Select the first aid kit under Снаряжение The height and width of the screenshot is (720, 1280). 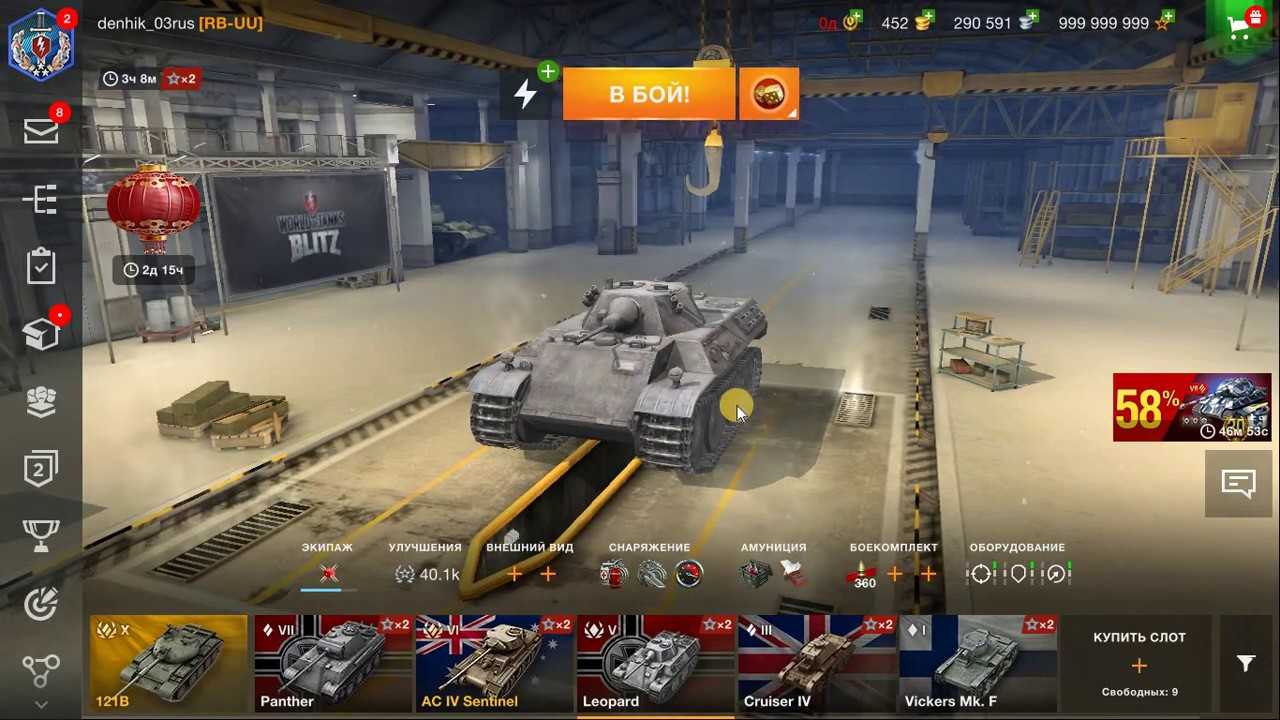tap(613, 573)
